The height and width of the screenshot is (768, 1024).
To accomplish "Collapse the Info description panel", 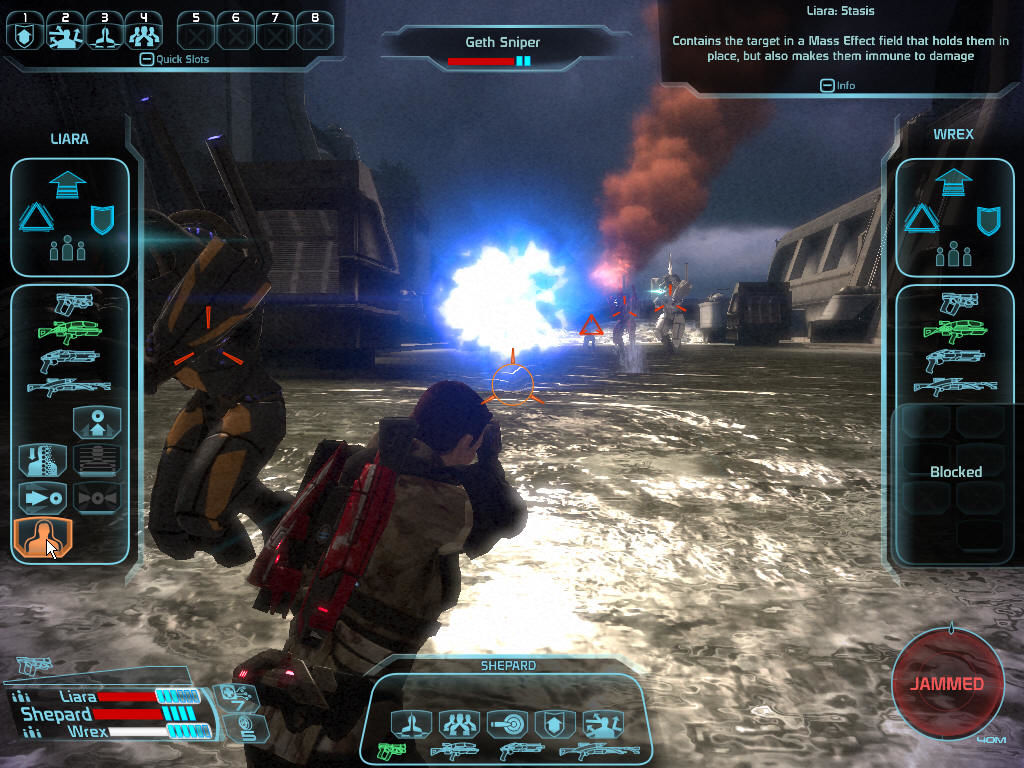I will tap(827, 85).
